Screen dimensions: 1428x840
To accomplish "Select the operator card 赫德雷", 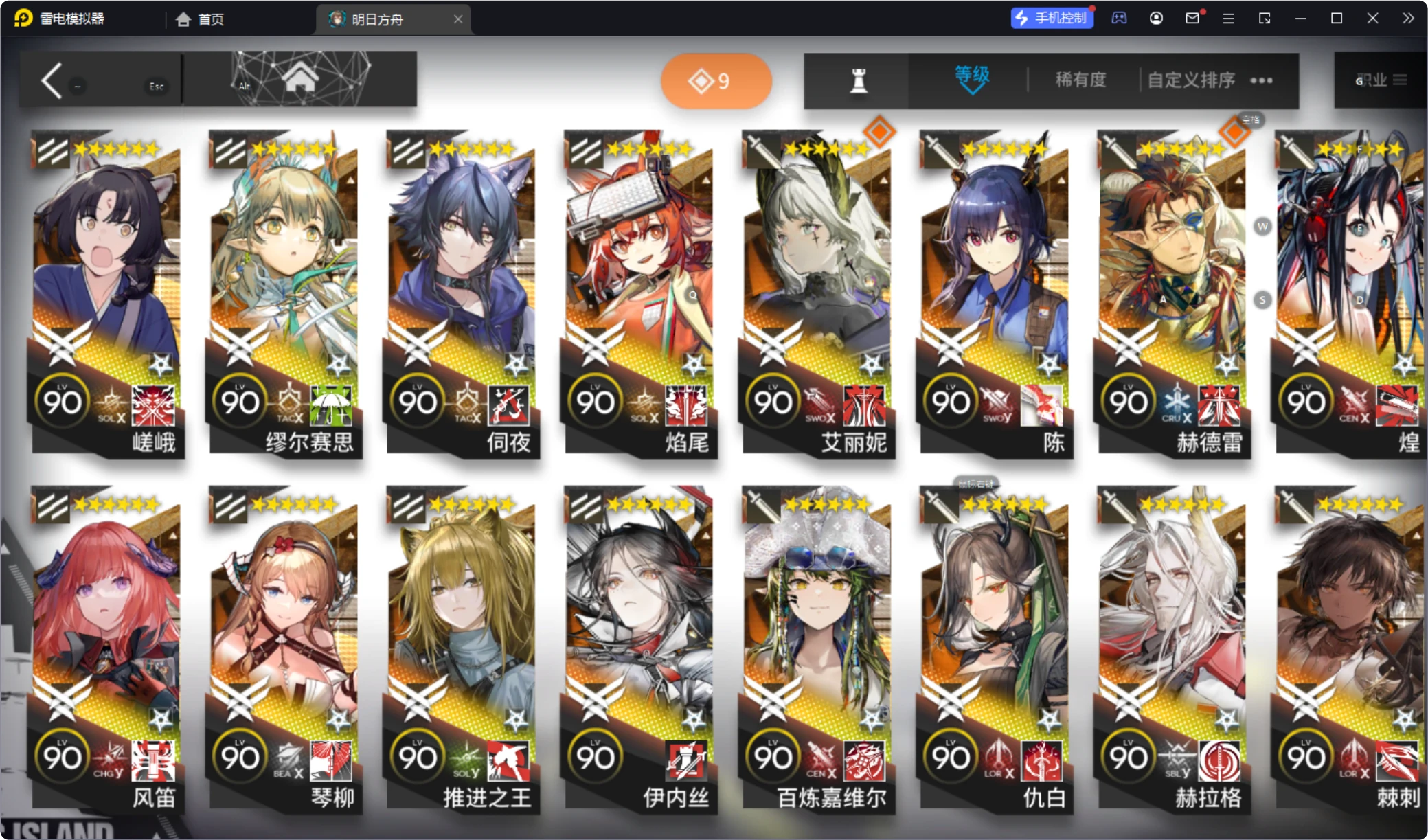I will coord(1173,288).
